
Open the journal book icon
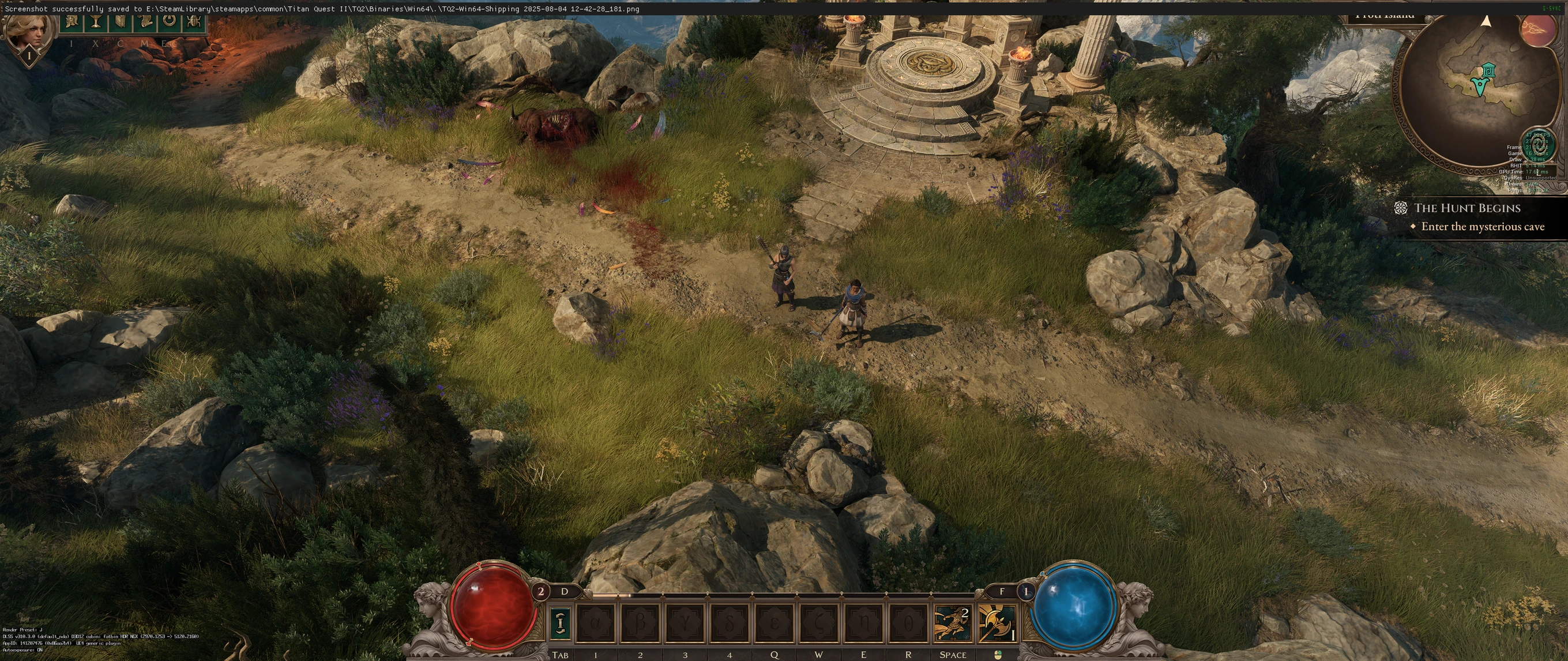pos(120,23)
